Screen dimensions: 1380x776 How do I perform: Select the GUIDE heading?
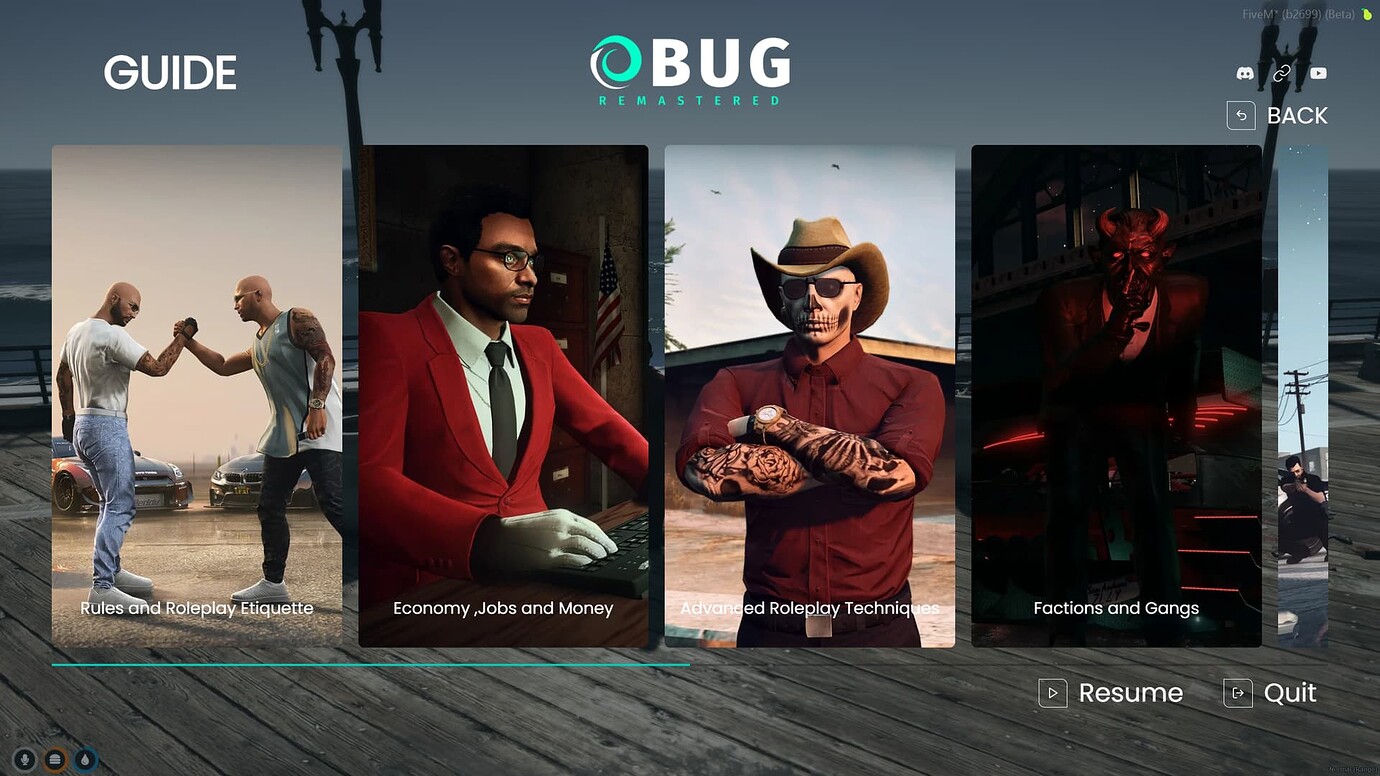tap(170, 72)
